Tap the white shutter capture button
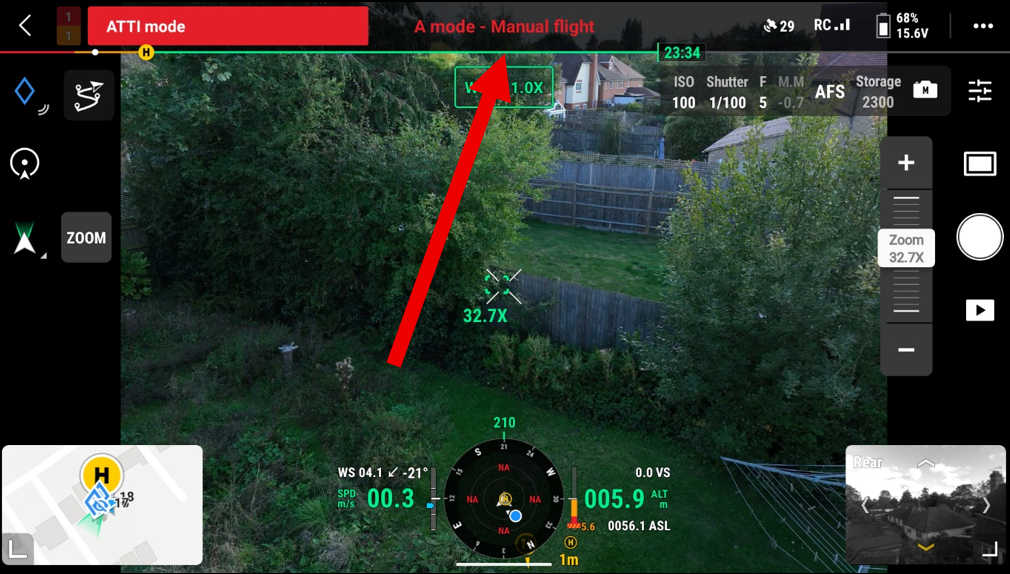 coord(979,238)
